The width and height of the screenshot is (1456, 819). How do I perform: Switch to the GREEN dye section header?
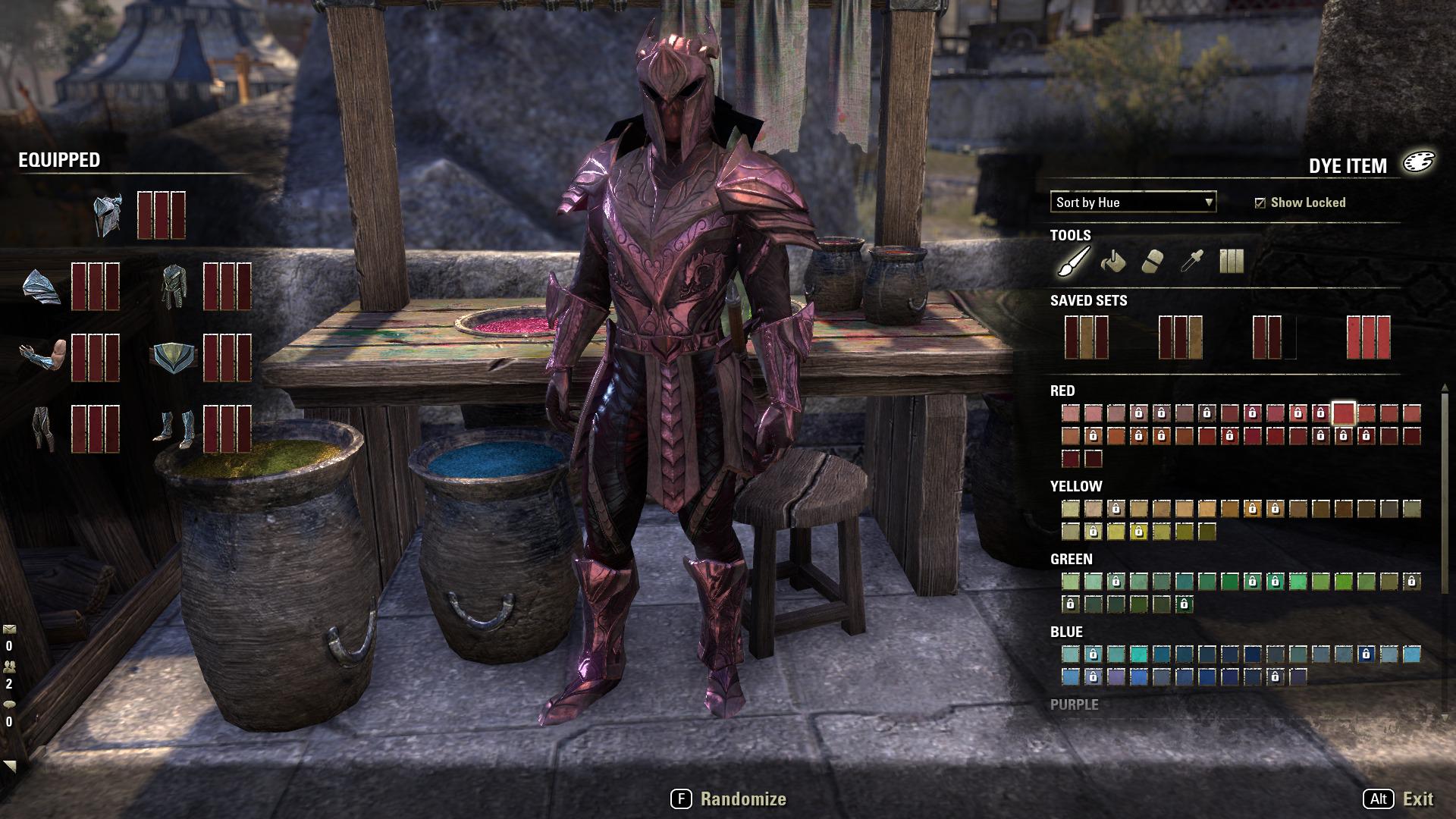(1071, 559)
